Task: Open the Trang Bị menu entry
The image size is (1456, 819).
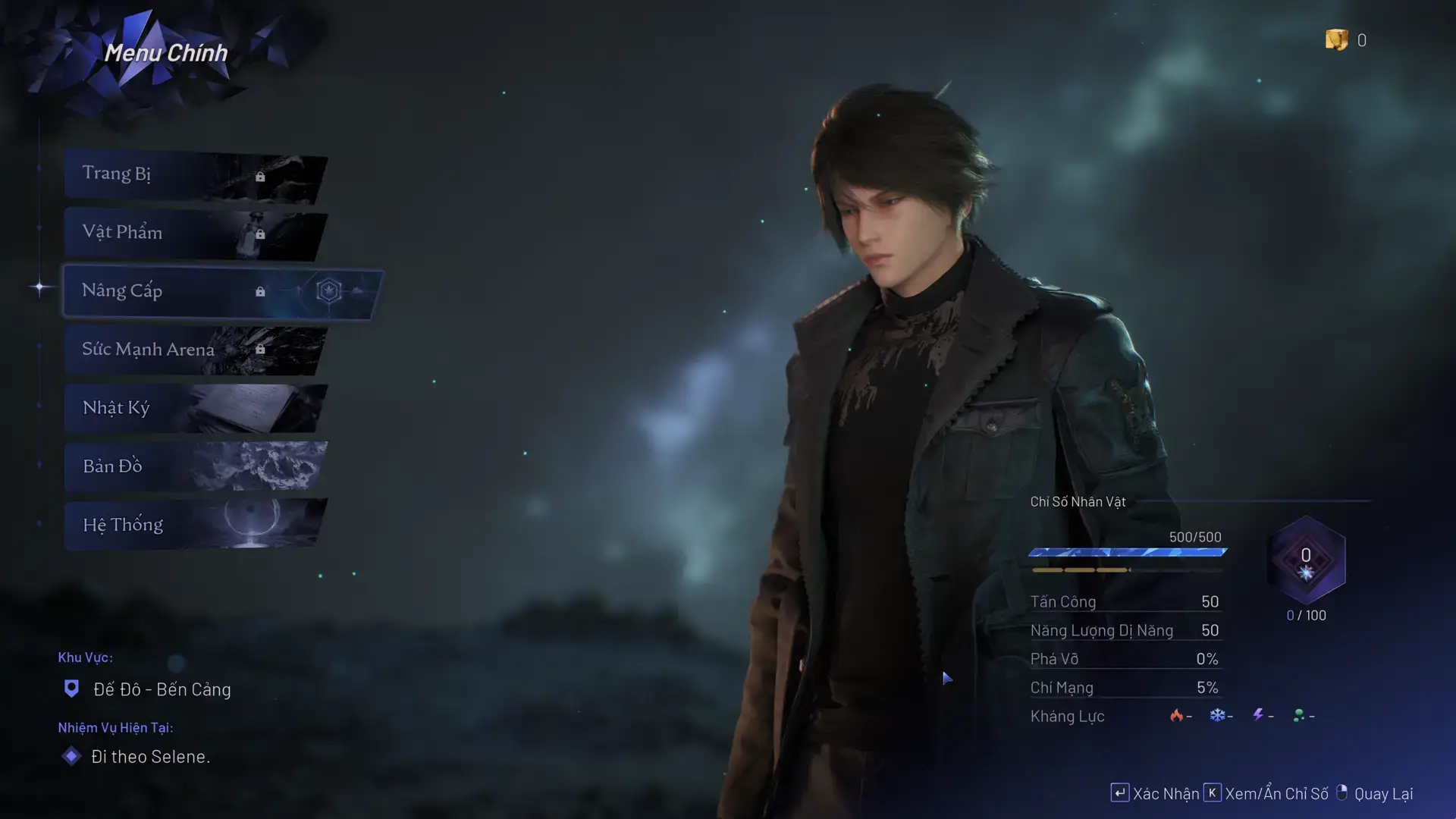Action: [118, 173]
